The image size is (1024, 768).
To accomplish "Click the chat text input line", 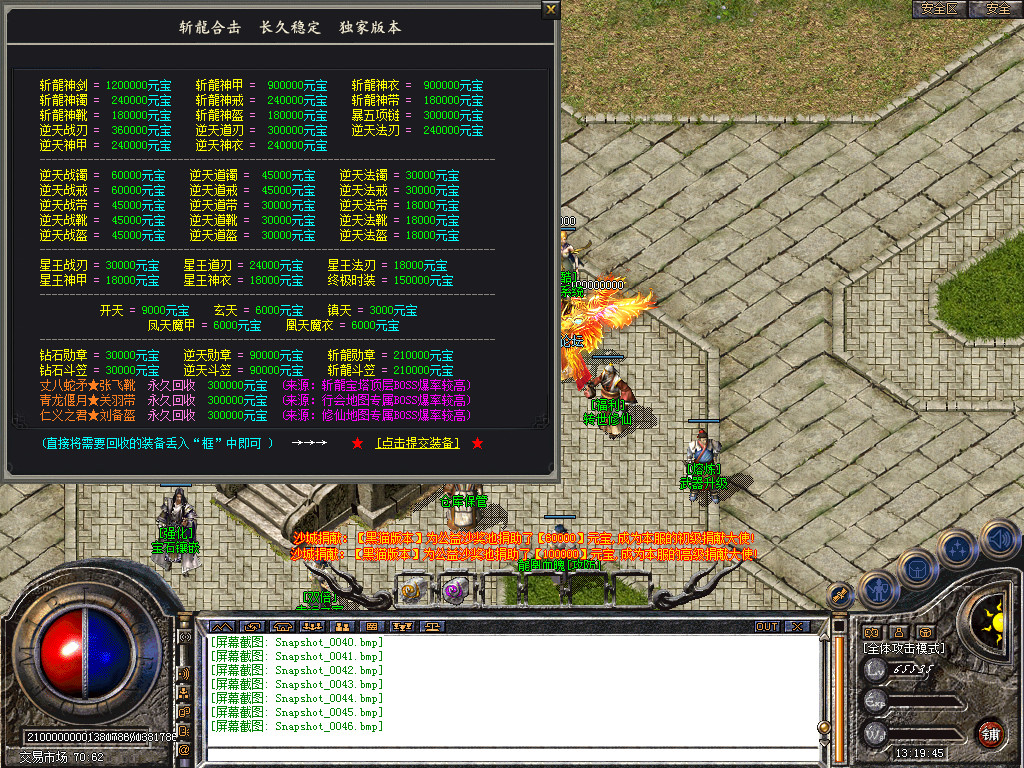I will click(x=500, y=755).
